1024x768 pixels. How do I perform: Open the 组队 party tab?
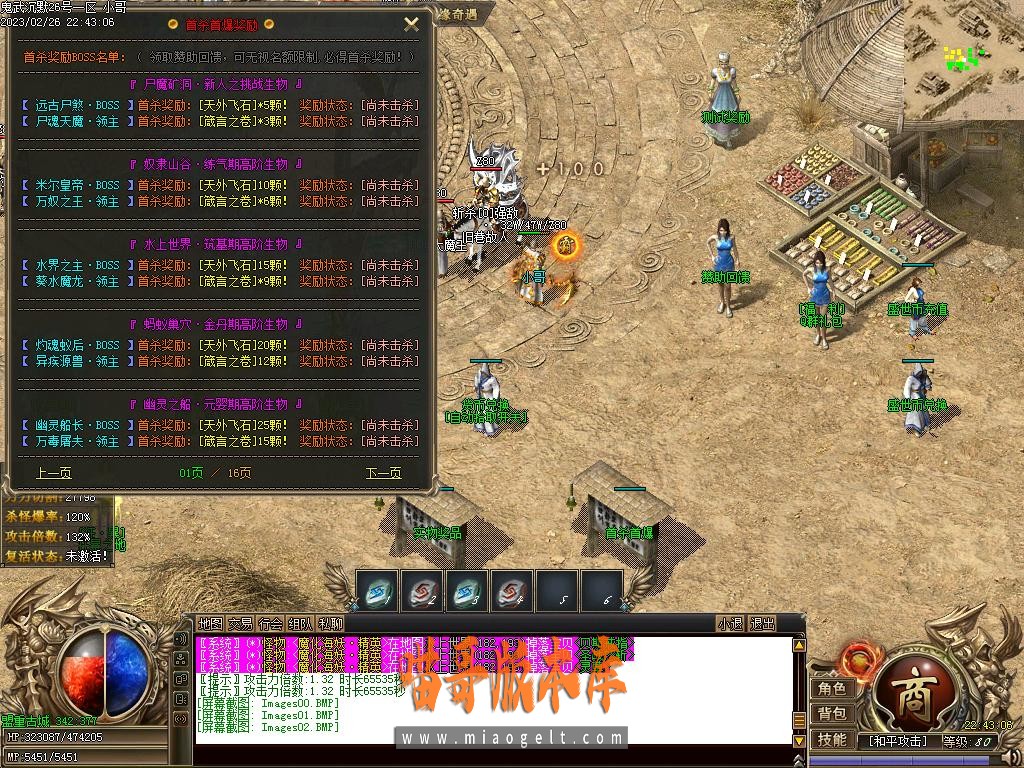(300, 624)
